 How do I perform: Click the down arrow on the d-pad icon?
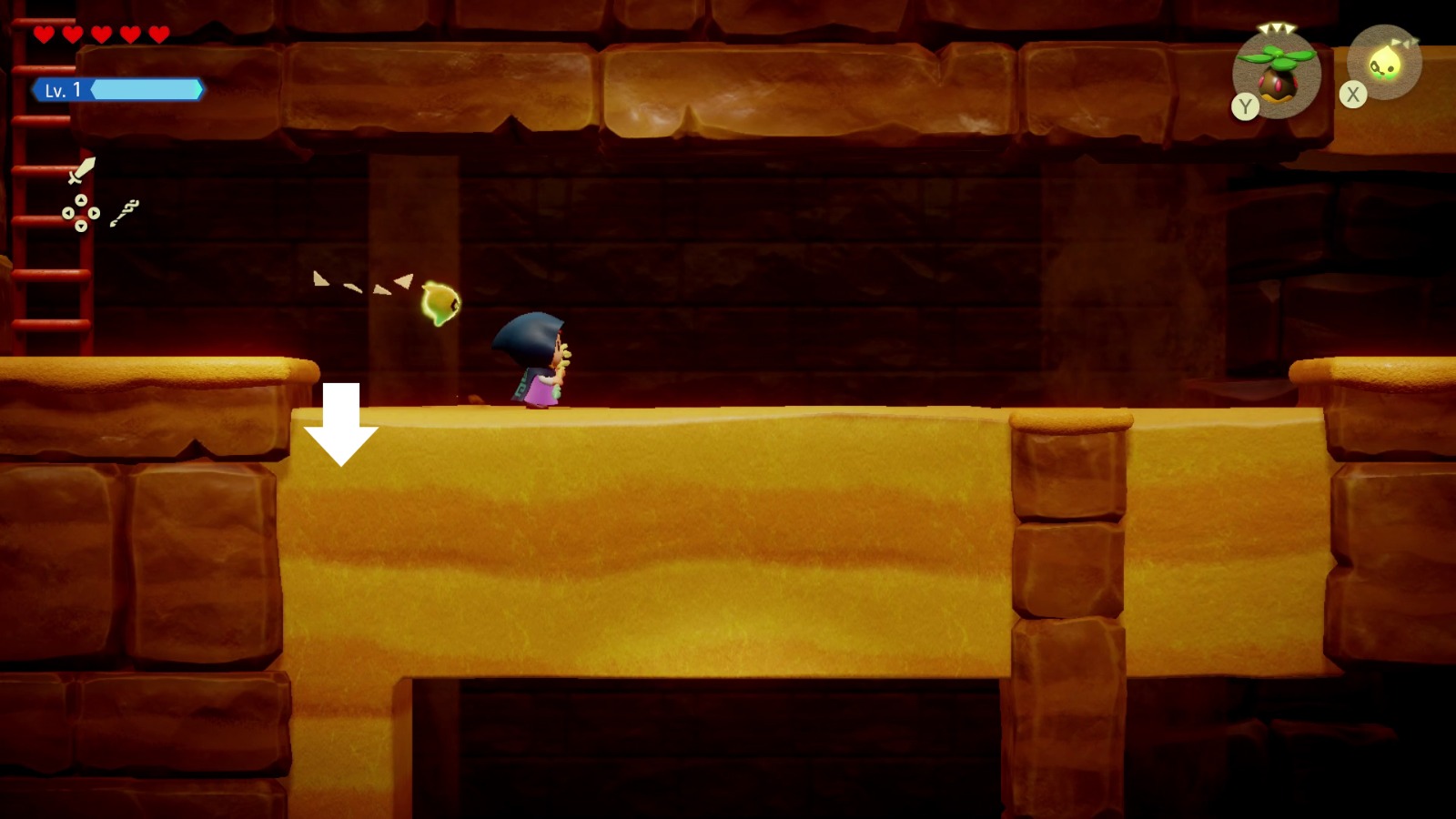pyautogui.click(x=81, y=227)
